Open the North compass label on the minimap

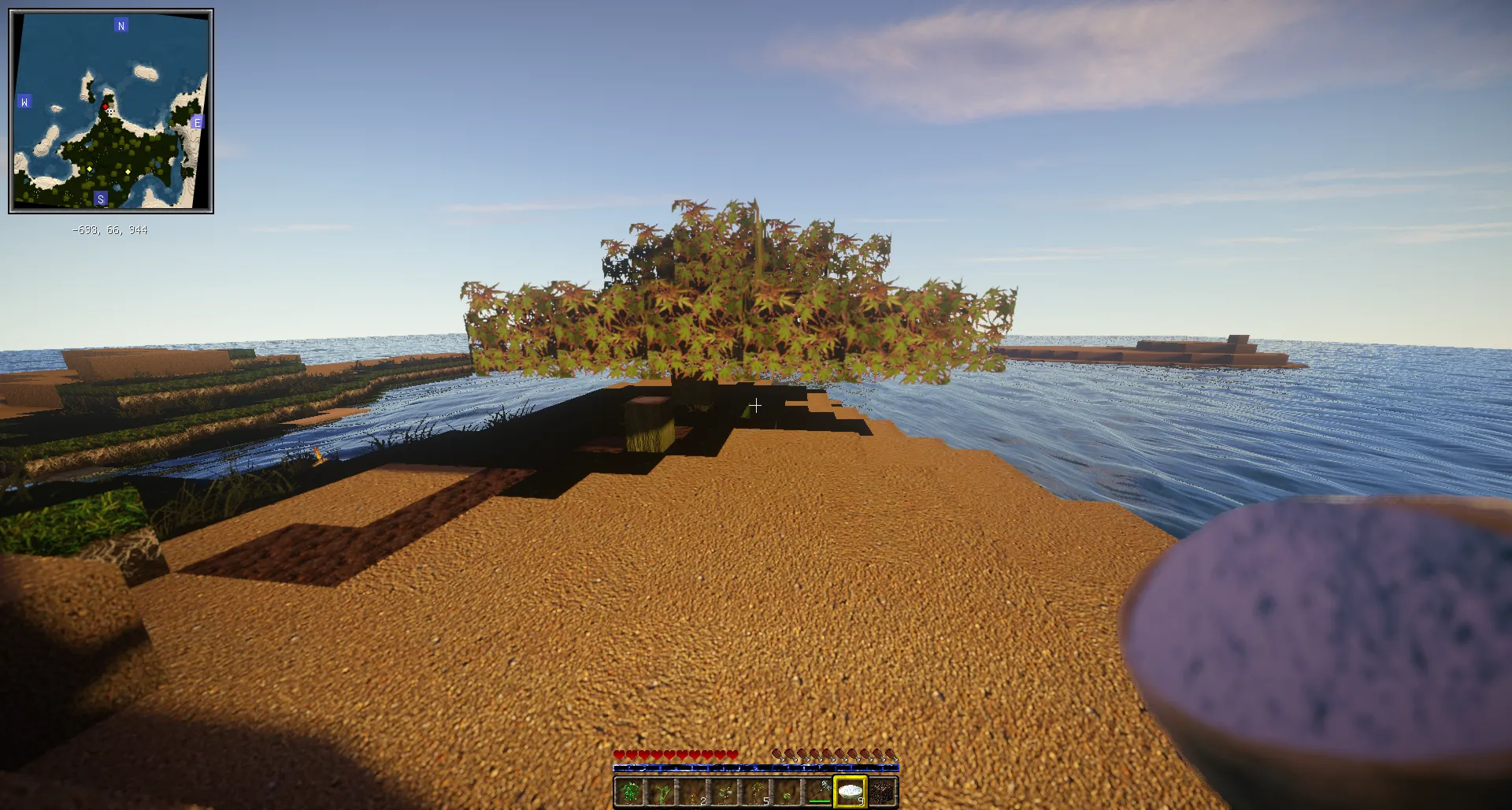[121, 25]
